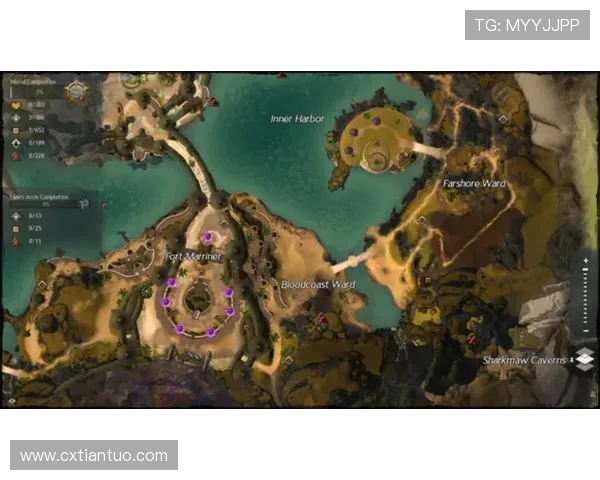The height and width of the screenshot is (480, 600).
Task: Select the World Completion compass badge
Action: 74,91
